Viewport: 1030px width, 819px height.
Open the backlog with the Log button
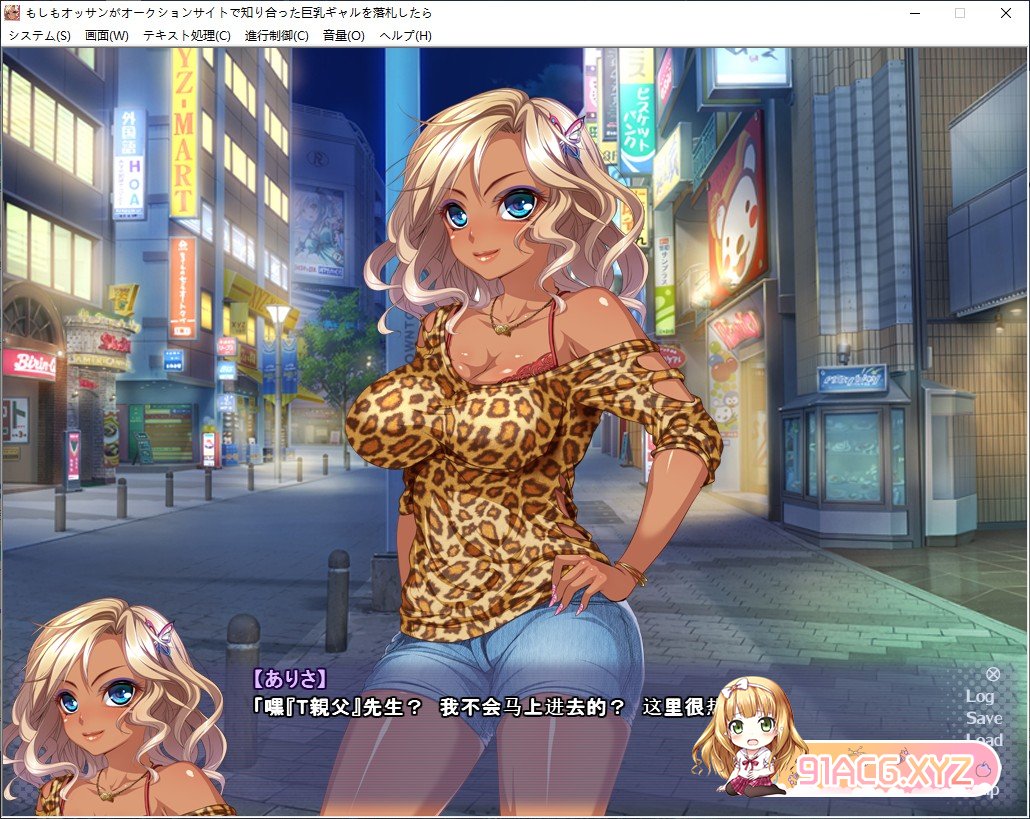pyautogui.click(x=980, y=696)
